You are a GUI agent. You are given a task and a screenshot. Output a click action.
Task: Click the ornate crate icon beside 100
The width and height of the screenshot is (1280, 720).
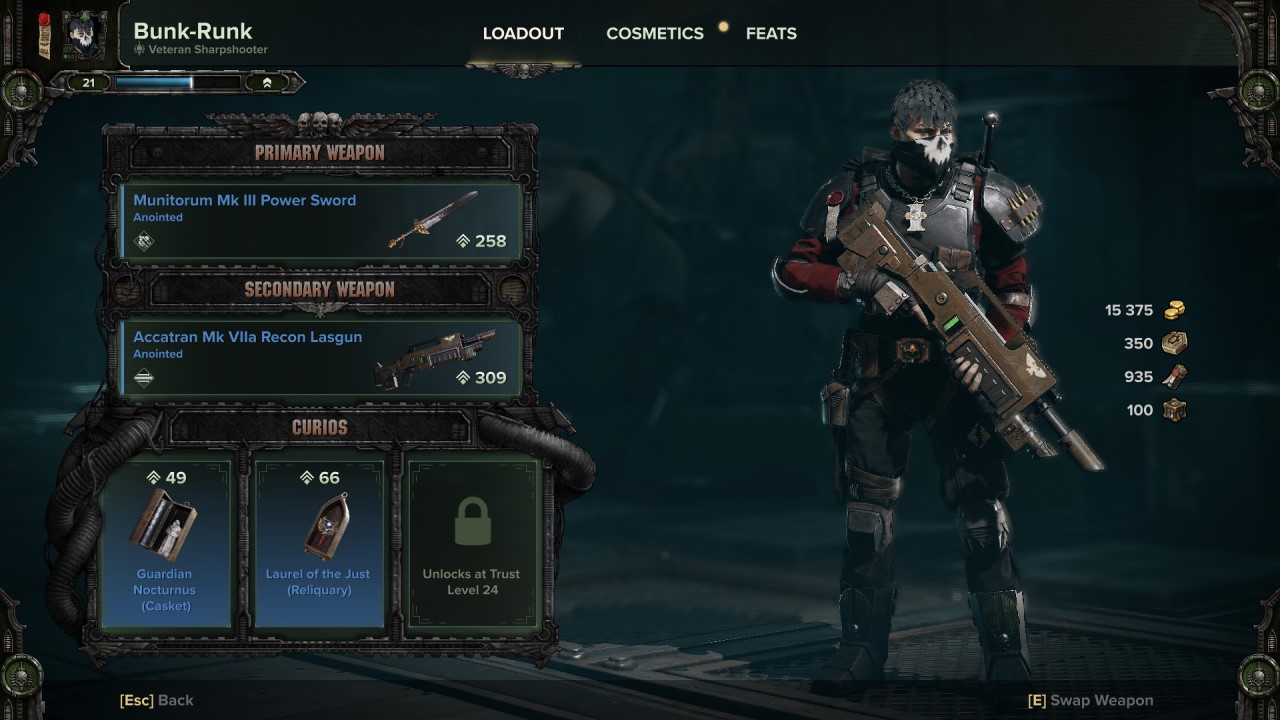(x=1173, y=409)
